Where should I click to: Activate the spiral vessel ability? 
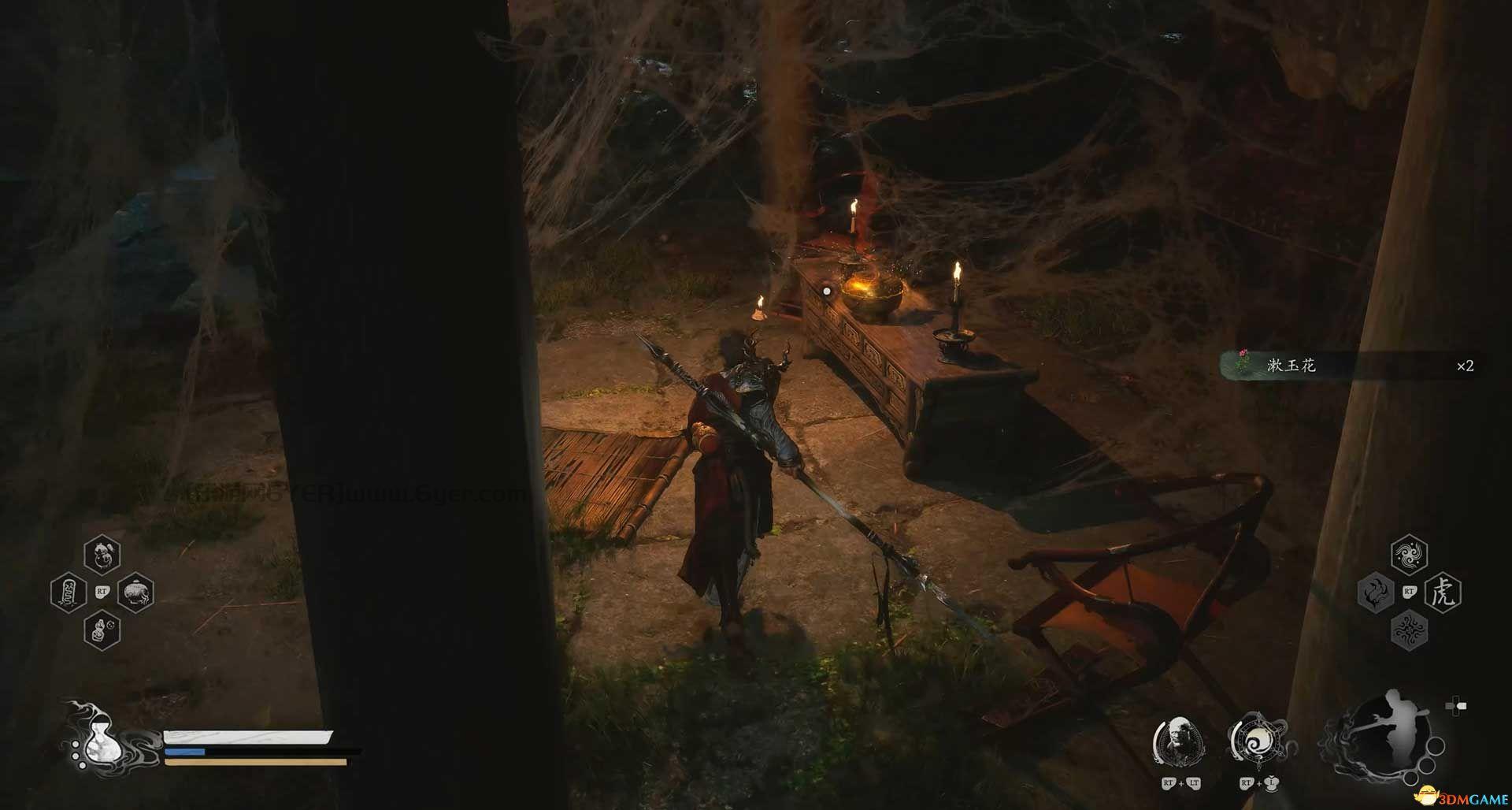1256,743
